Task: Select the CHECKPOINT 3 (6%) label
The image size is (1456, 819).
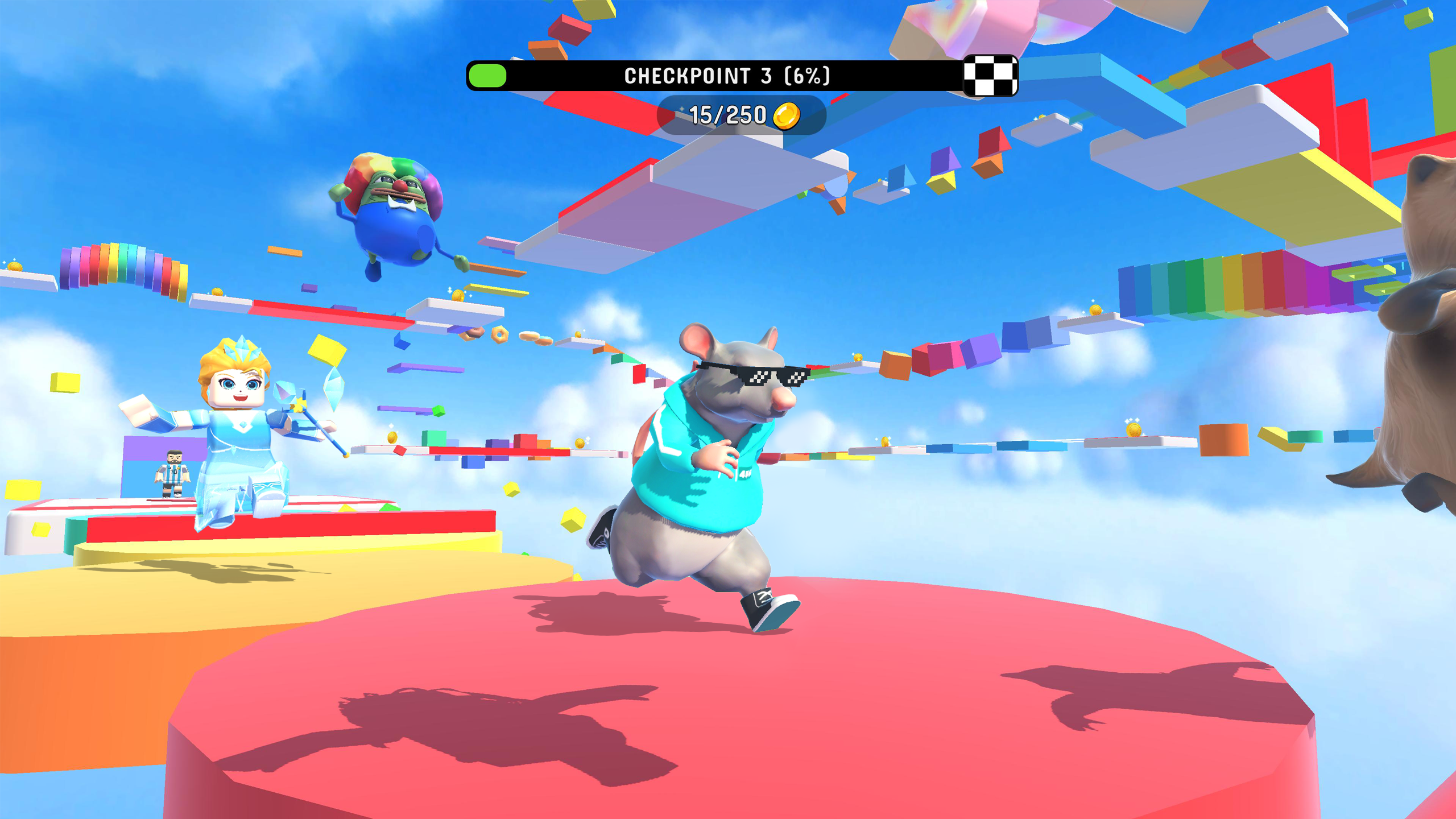Action: (x=728, y=74)
